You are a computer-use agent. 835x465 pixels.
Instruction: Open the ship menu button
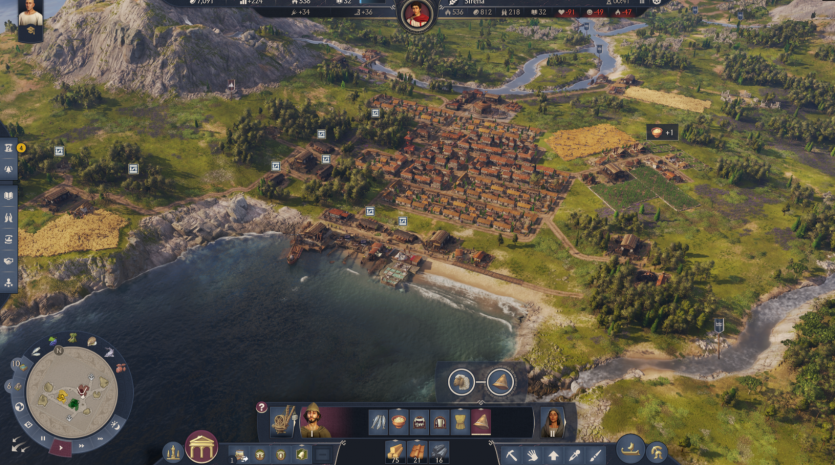pos(629,447)
